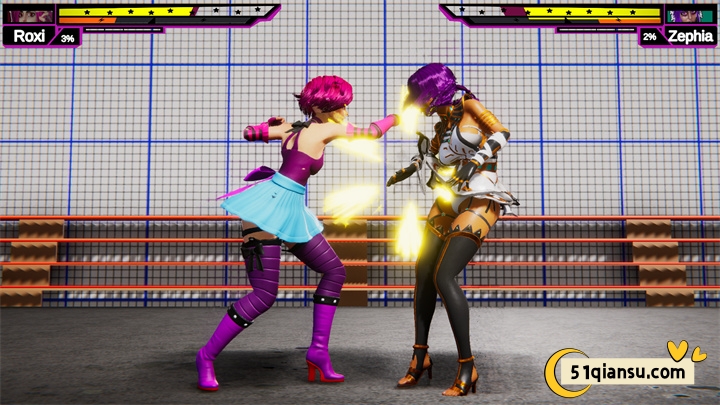Screen dimensions: 720x405
Task: Click Roxi's character portrait
Action: coord(29,15)
